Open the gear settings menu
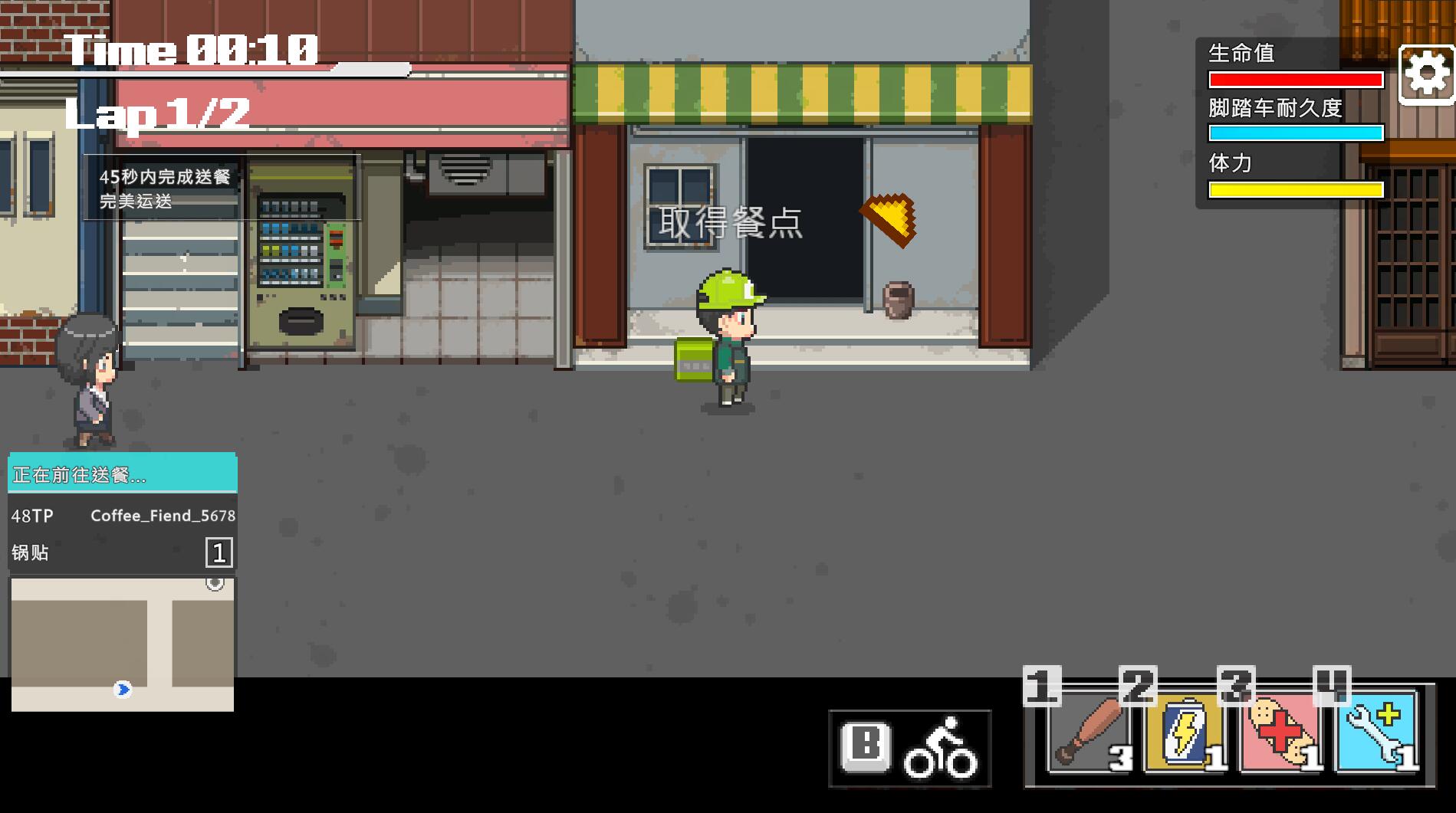 (1426, 74)
